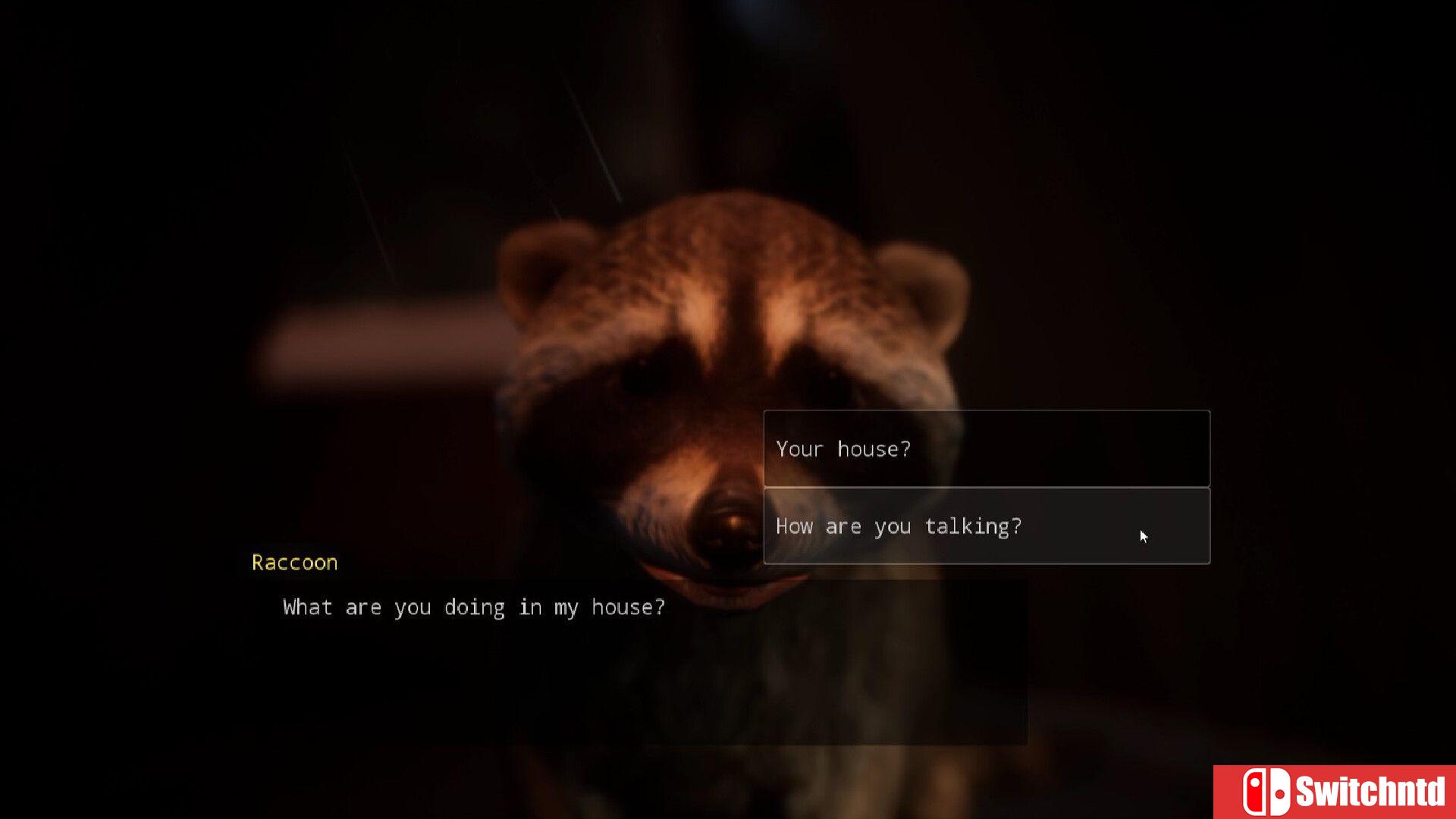This screenshot has height=819, width=1456.
Task: Choose the "Your house?" reply
Action: pyautogui.click(x=986, y=448)
